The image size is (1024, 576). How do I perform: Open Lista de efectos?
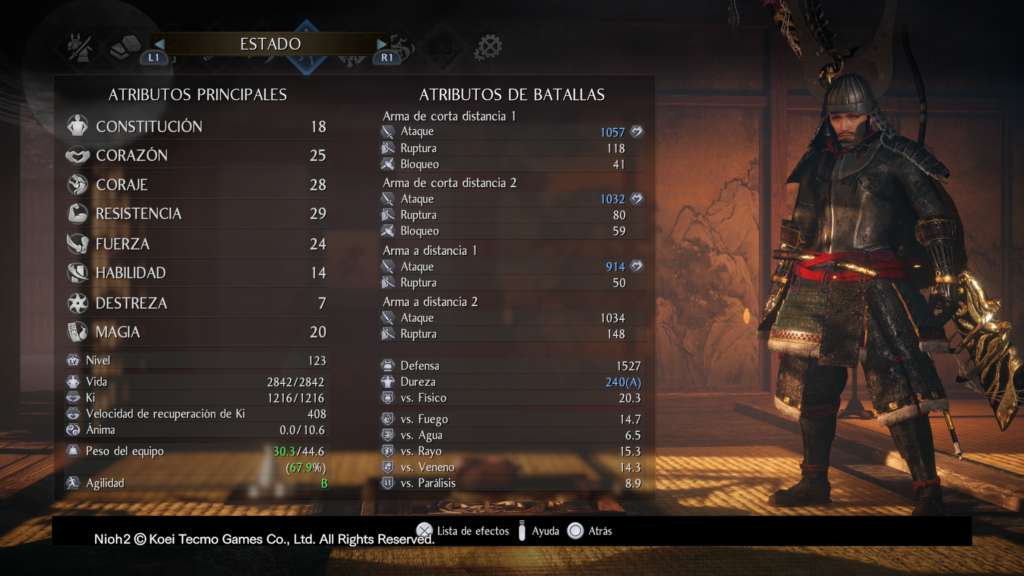pyautogui.click(x=463, y=531)
